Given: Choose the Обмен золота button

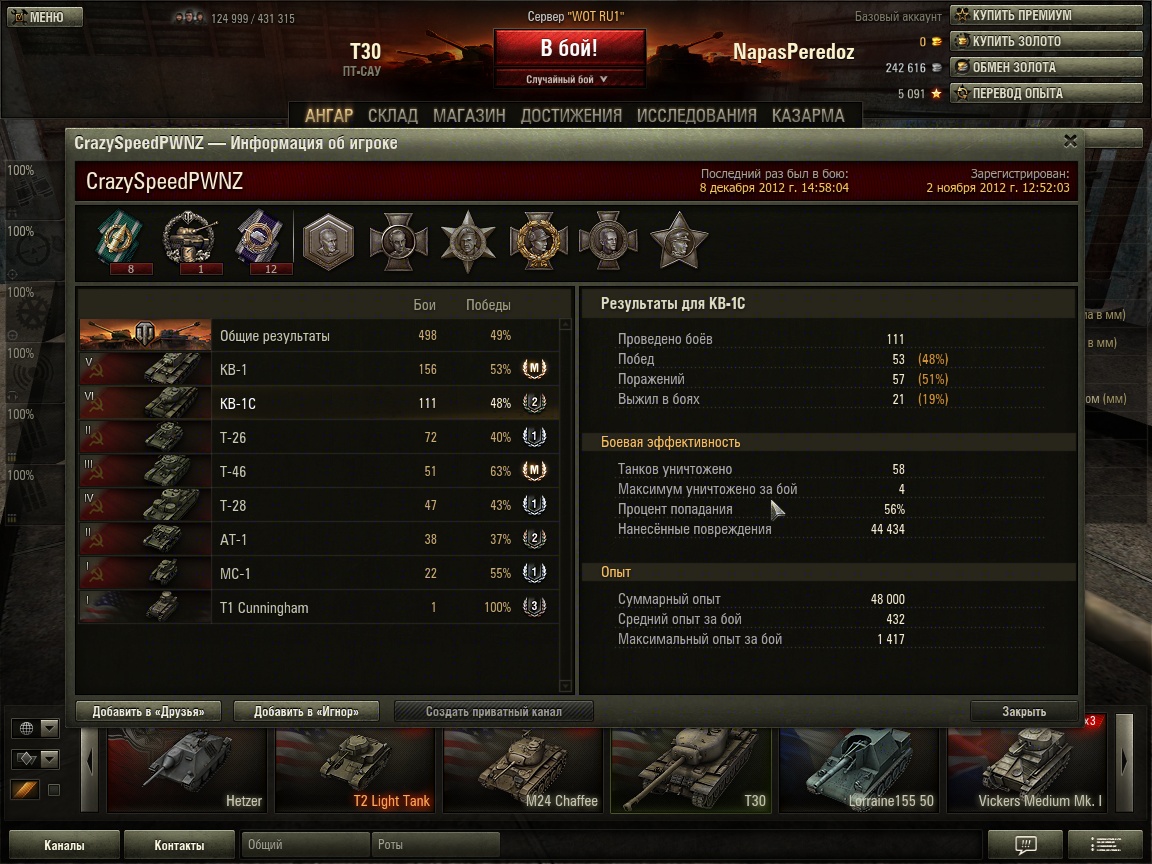Looking at the screenshot, I should pos(1045,67).
